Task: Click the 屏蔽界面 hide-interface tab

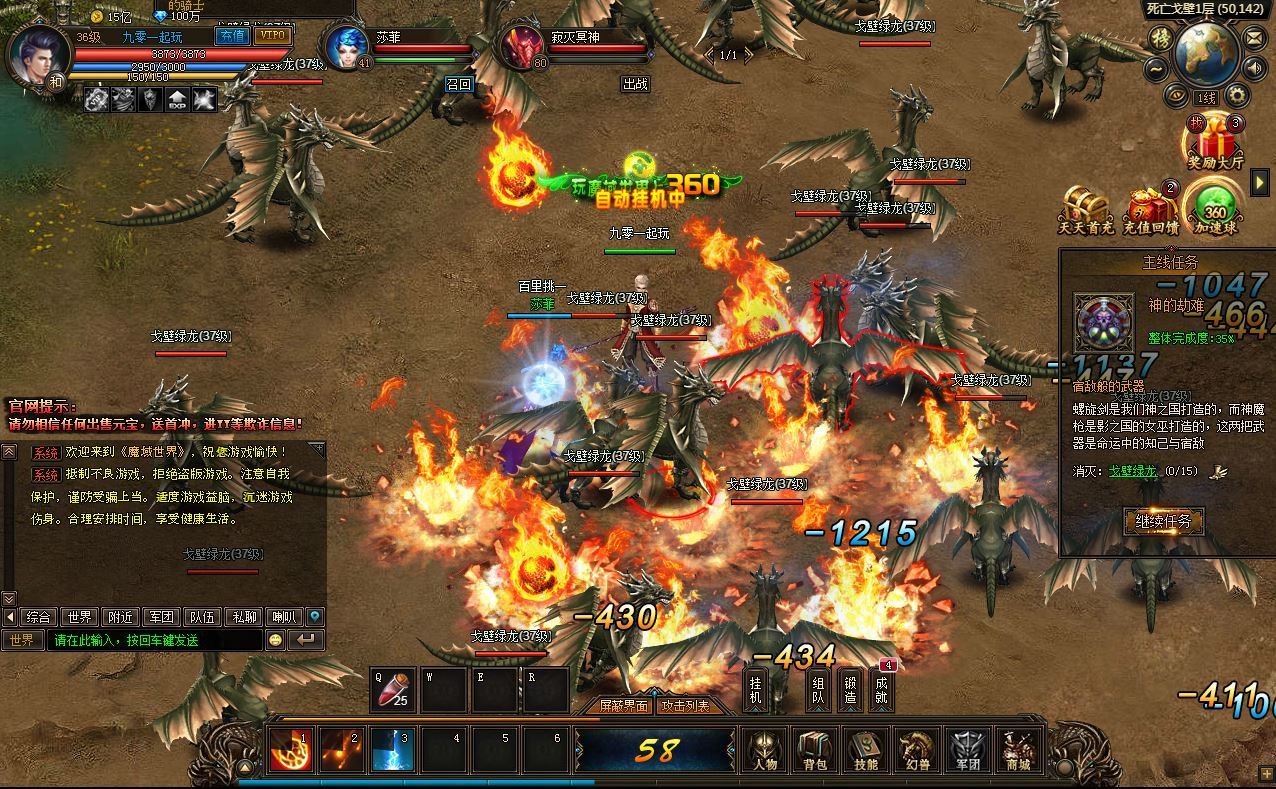Action: (x=625, y=706)
